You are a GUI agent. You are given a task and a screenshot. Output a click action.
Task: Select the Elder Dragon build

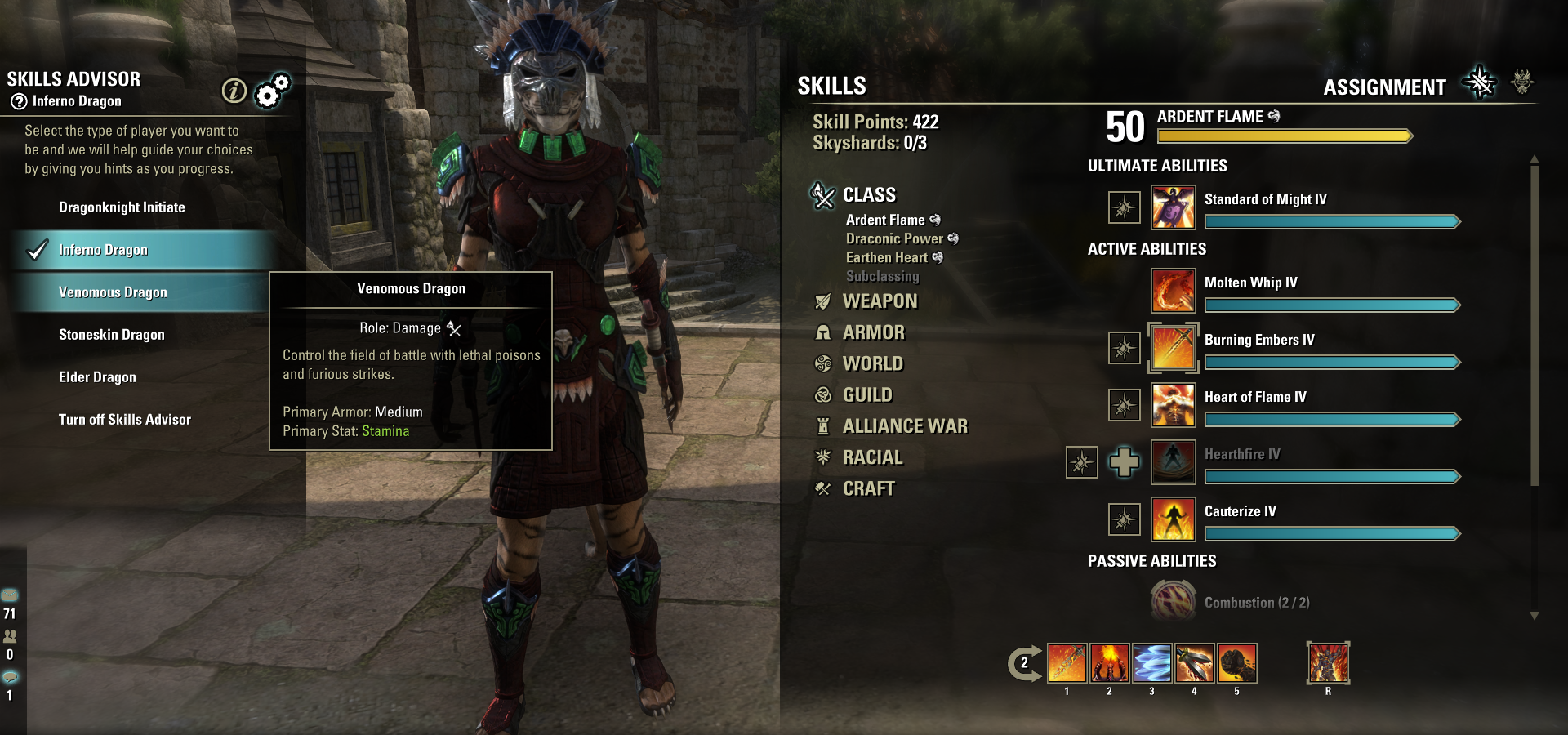(x=97, y=377)
